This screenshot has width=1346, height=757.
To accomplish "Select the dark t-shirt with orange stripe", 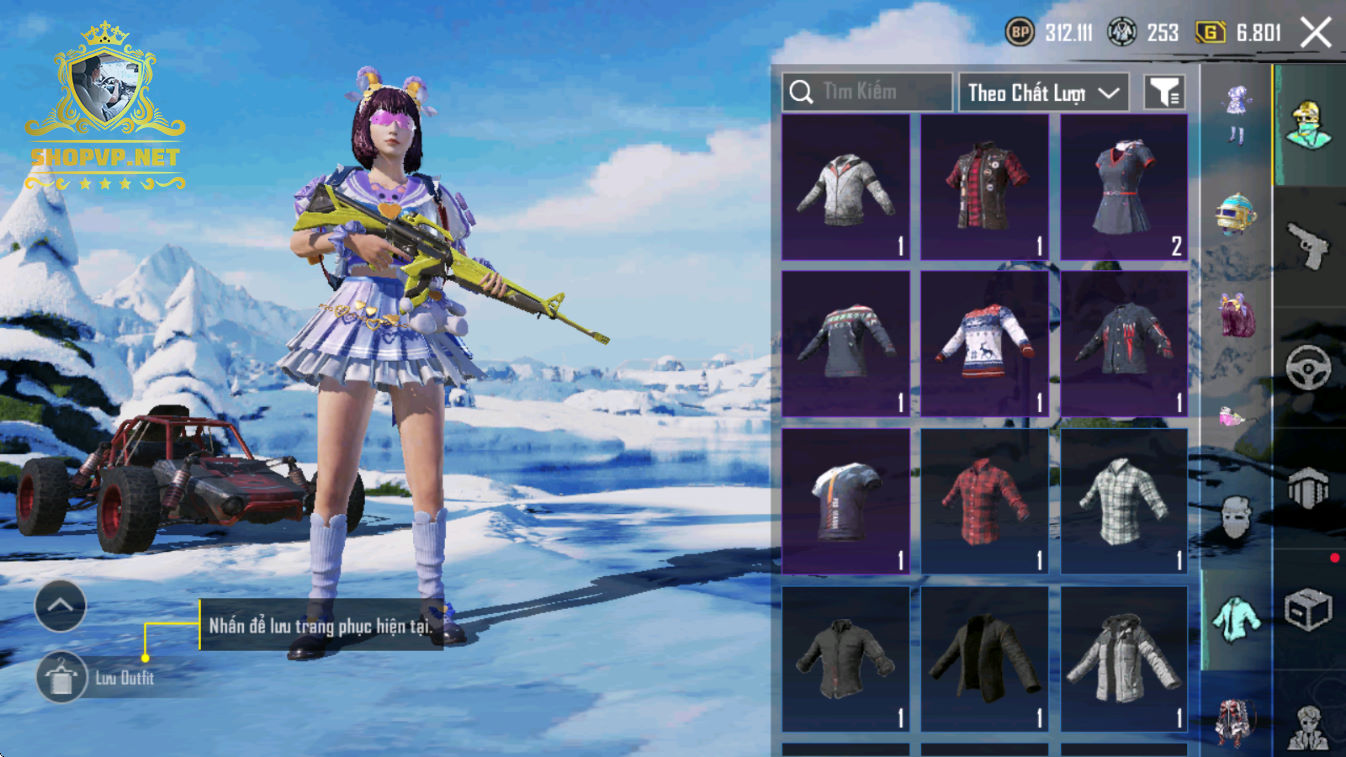I will (845, 500).
